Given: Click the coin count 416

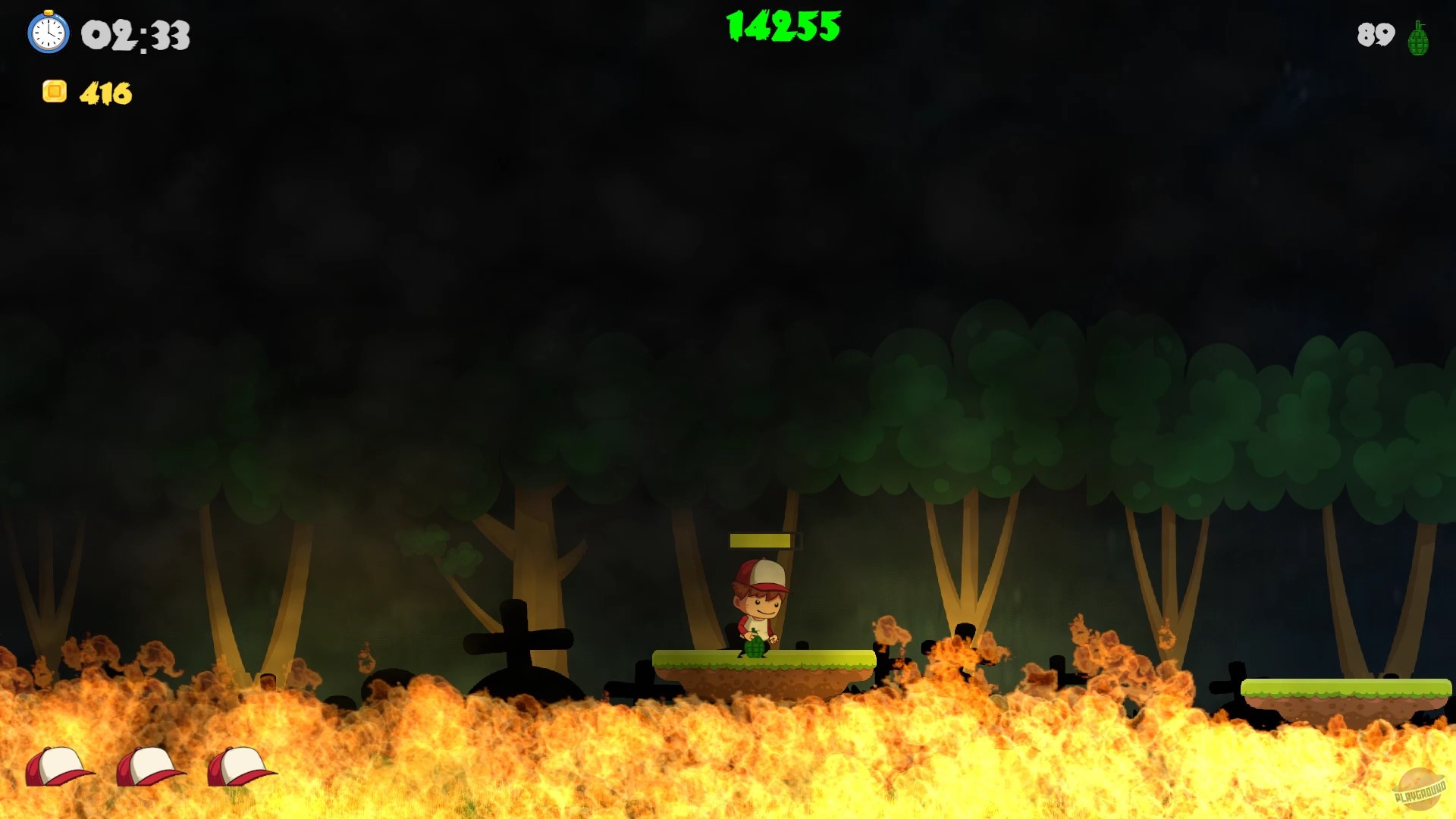Looking at the screenshot, I should click(106, 93).
